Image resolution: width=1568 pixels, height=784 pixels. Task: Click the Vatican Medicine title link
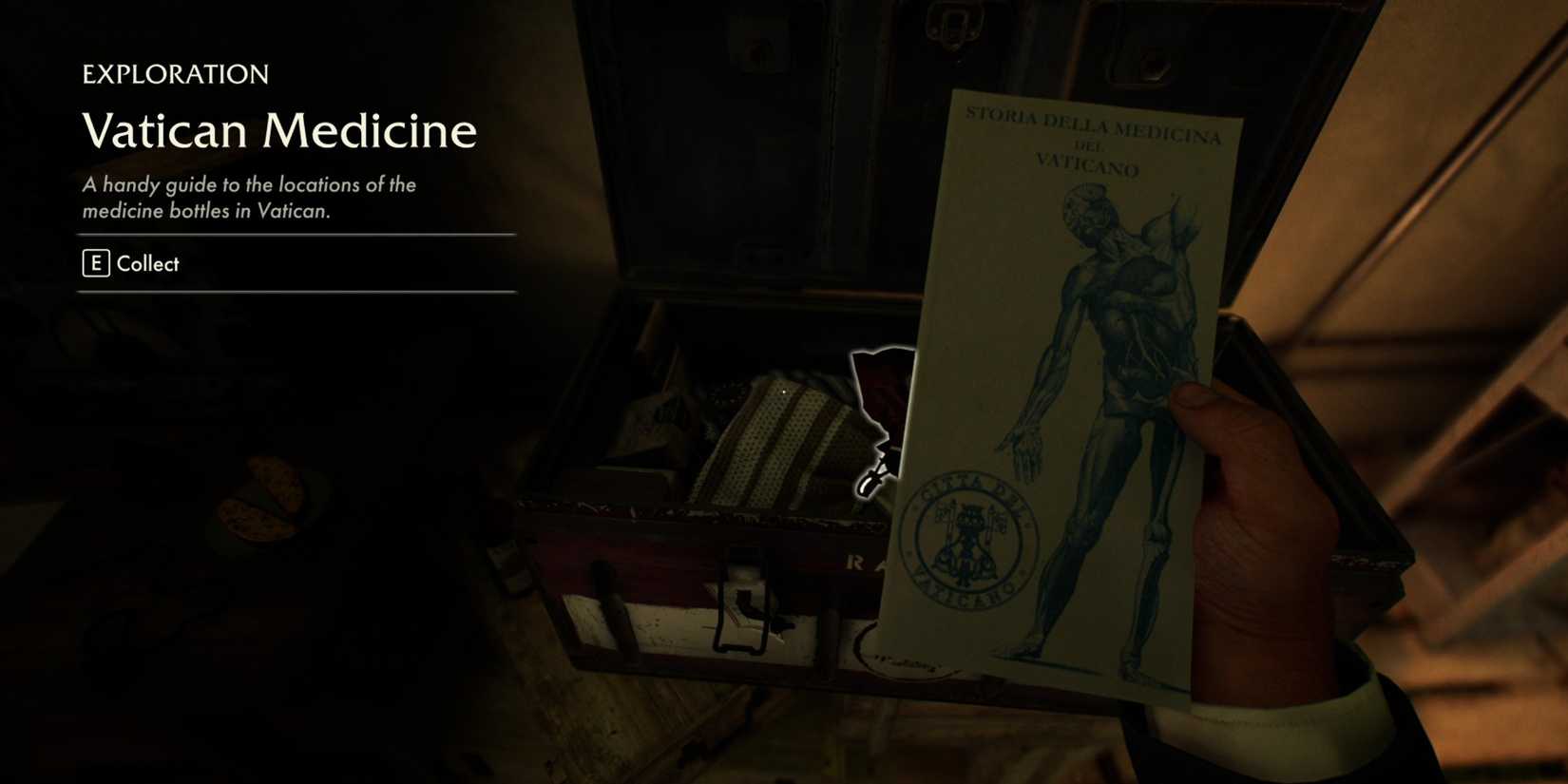click(x=279, y=131)
